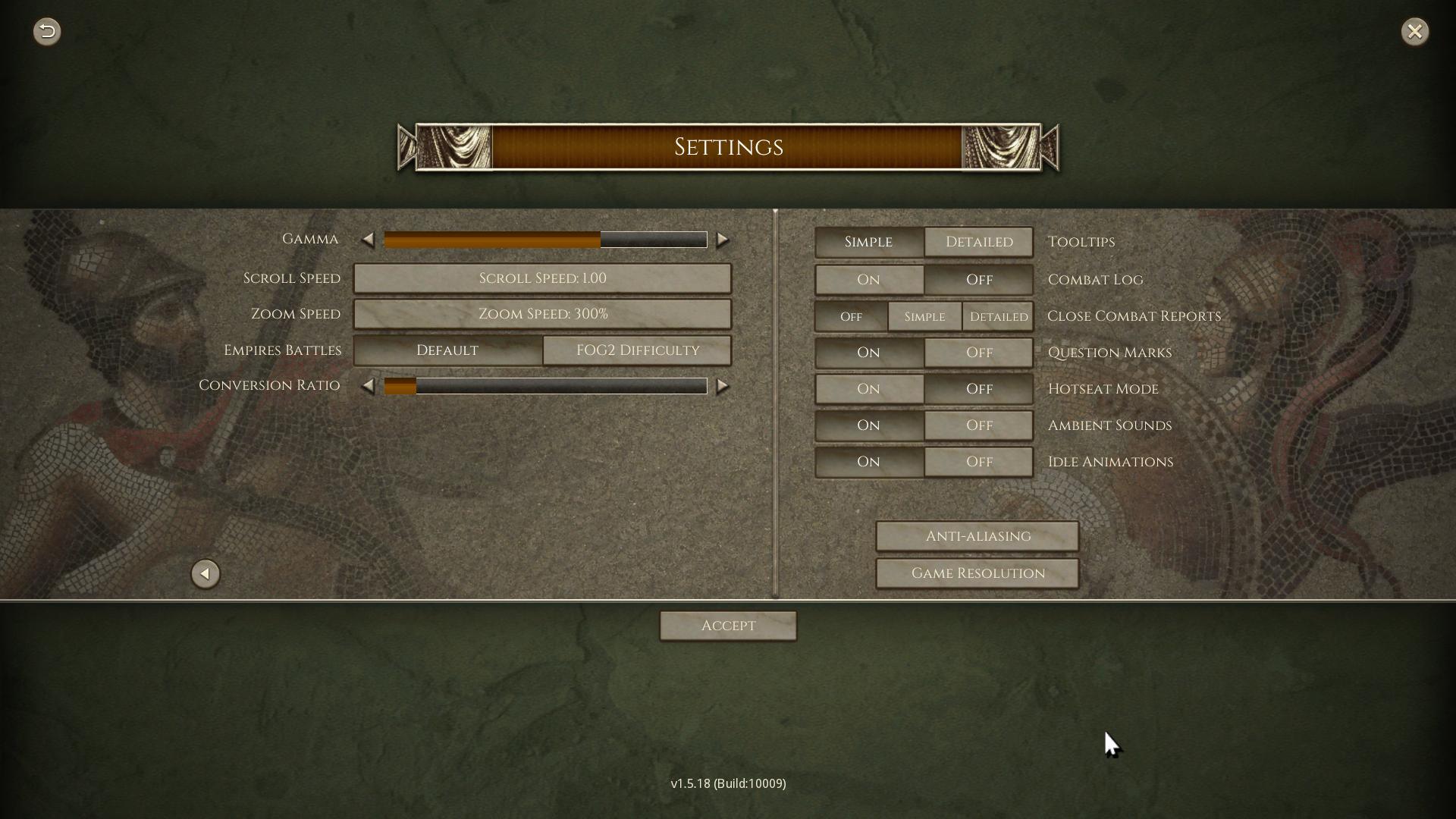Turn Question Marks on

tap(869, 353)
